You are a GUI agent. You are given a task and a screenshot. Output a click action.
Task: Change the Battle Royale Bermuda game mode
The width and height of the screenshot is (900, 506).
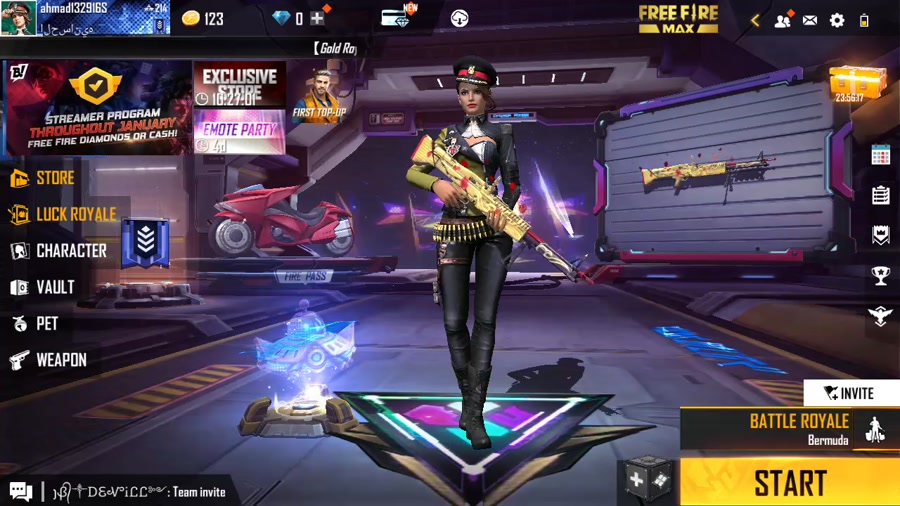pos(789,428)
